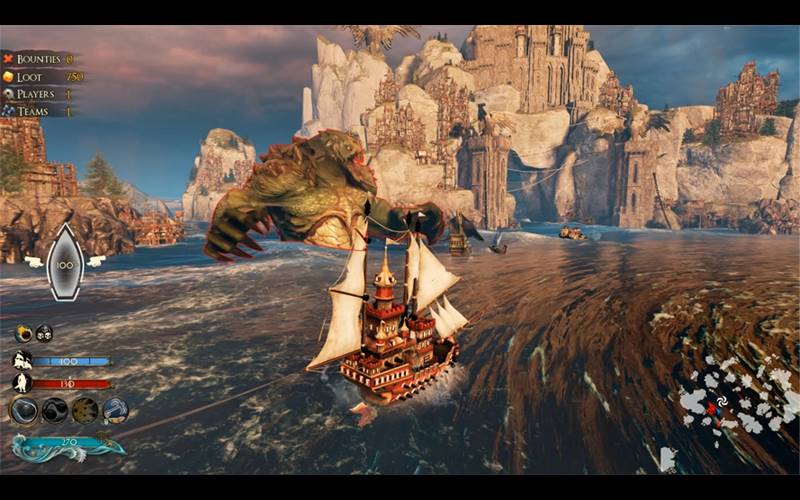View the Teams row
Screen dimensions: 800x500
coord(40,111)
